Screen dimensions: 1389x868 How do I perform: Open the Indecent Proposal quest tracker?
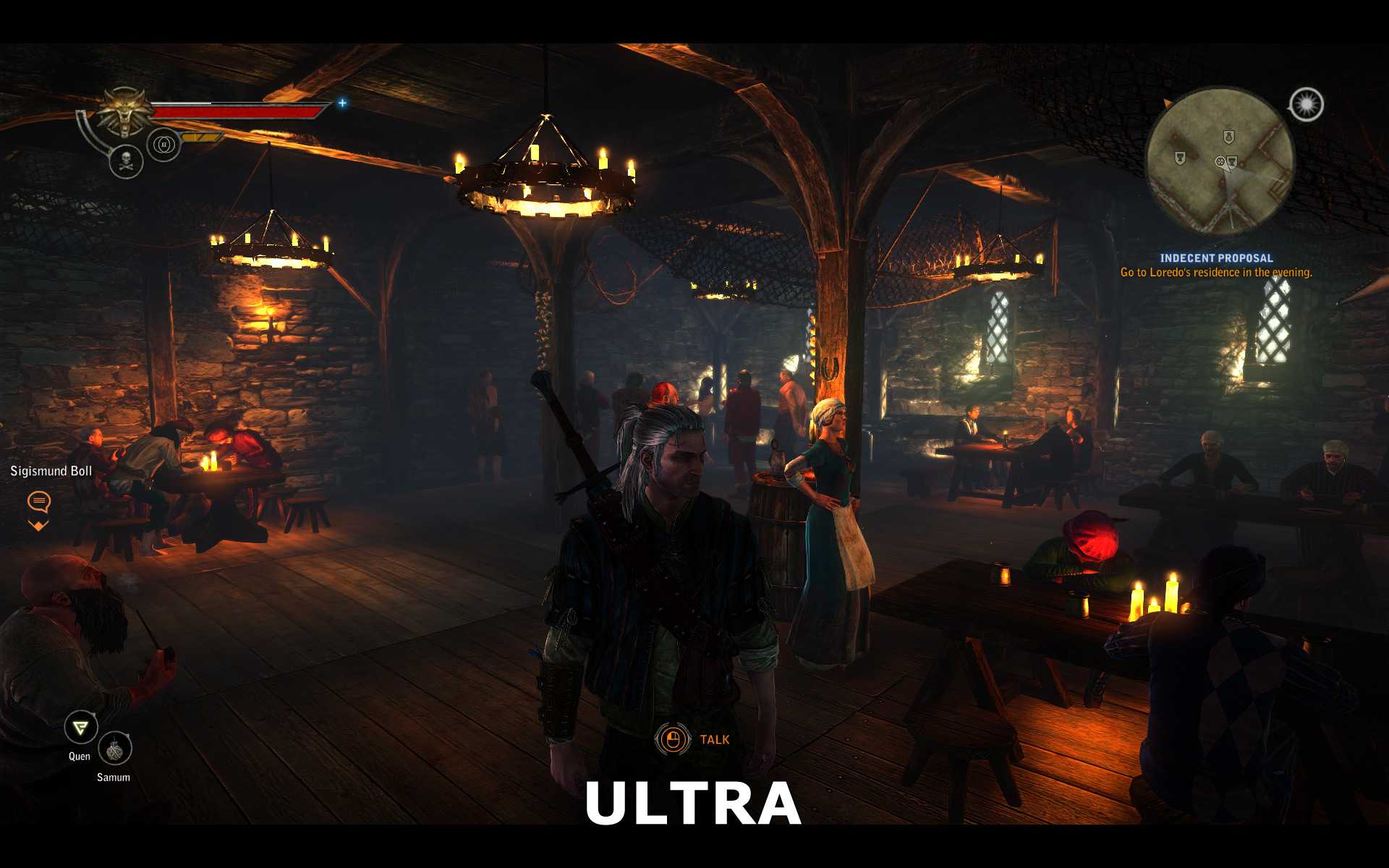click(x=1216, y=258)
